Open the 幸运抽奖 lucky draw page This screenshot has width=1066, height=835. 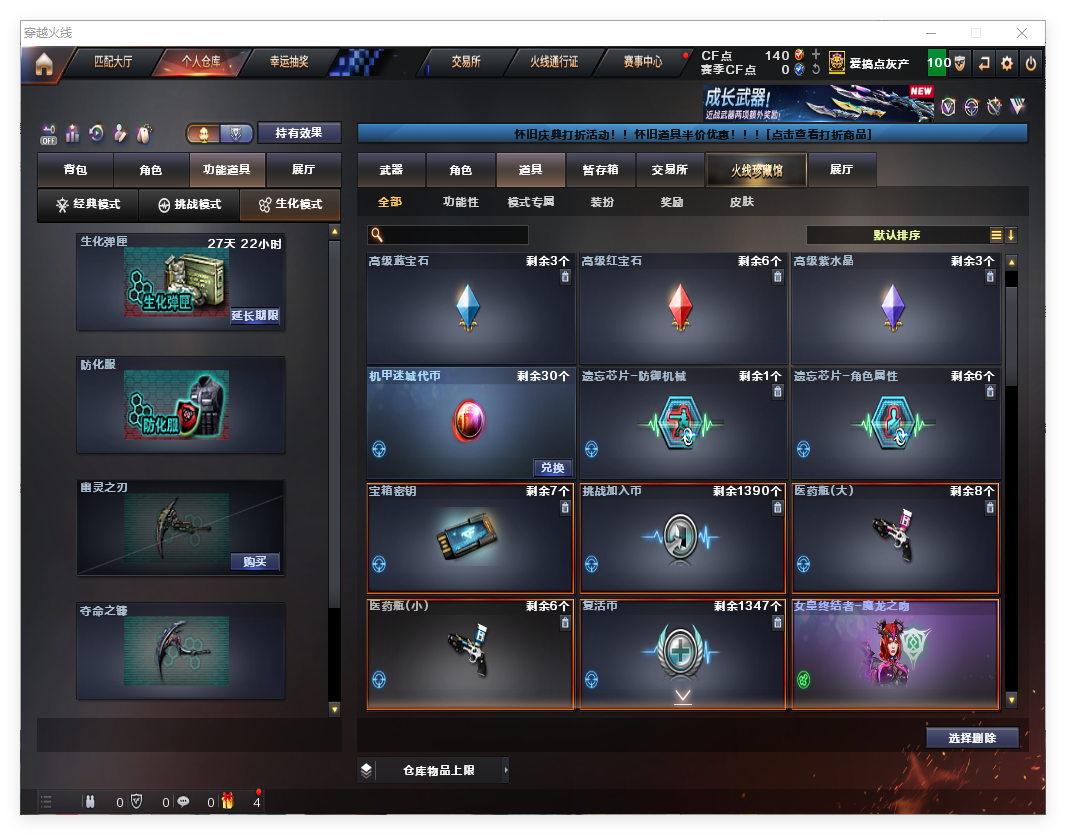(289, 62)
